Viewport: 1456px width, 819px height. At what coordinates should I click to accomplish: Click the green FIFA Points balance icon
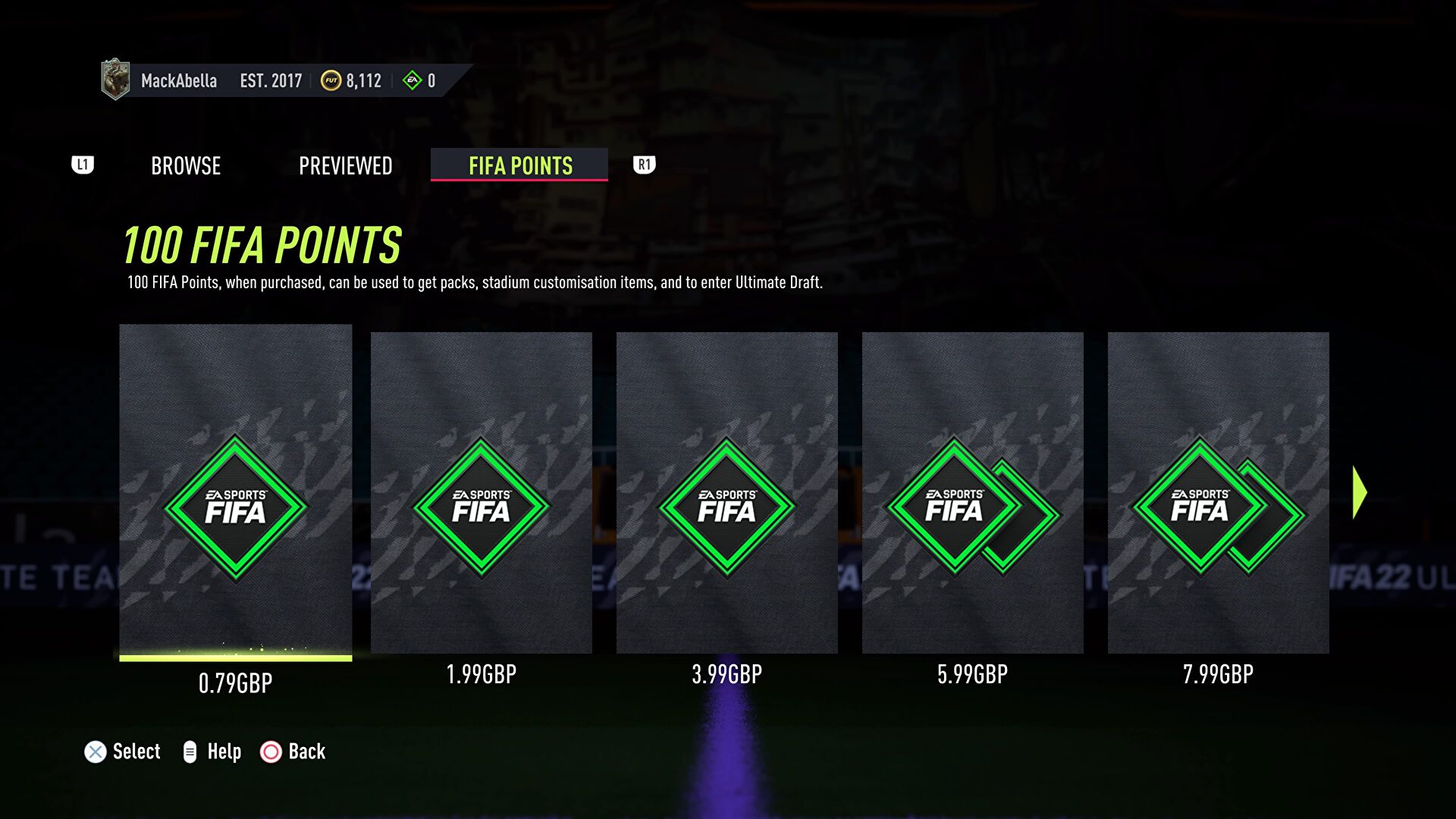click(412, 80)
